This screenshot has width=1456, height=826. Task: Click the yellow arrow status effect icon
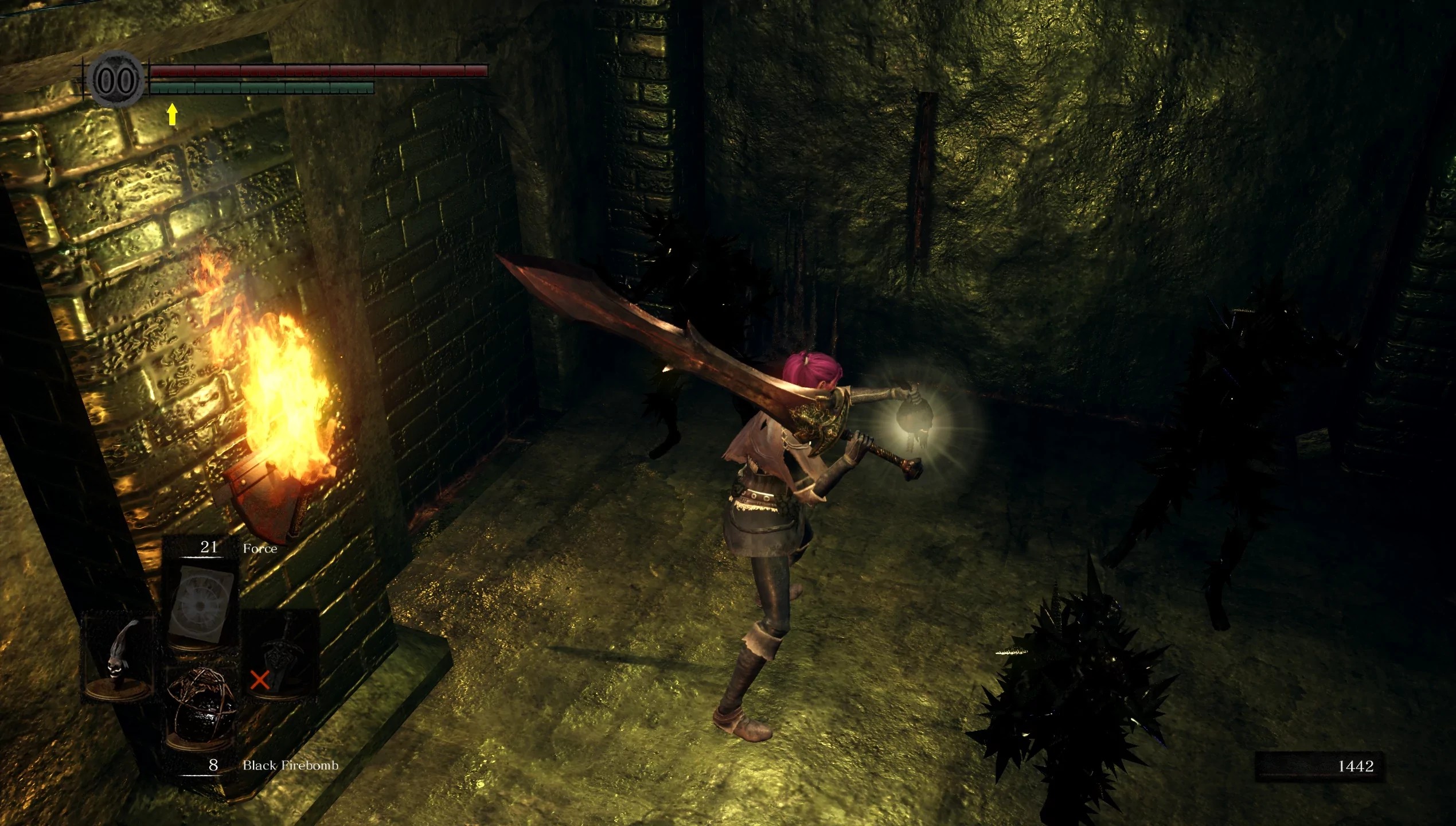coord(171,114)
